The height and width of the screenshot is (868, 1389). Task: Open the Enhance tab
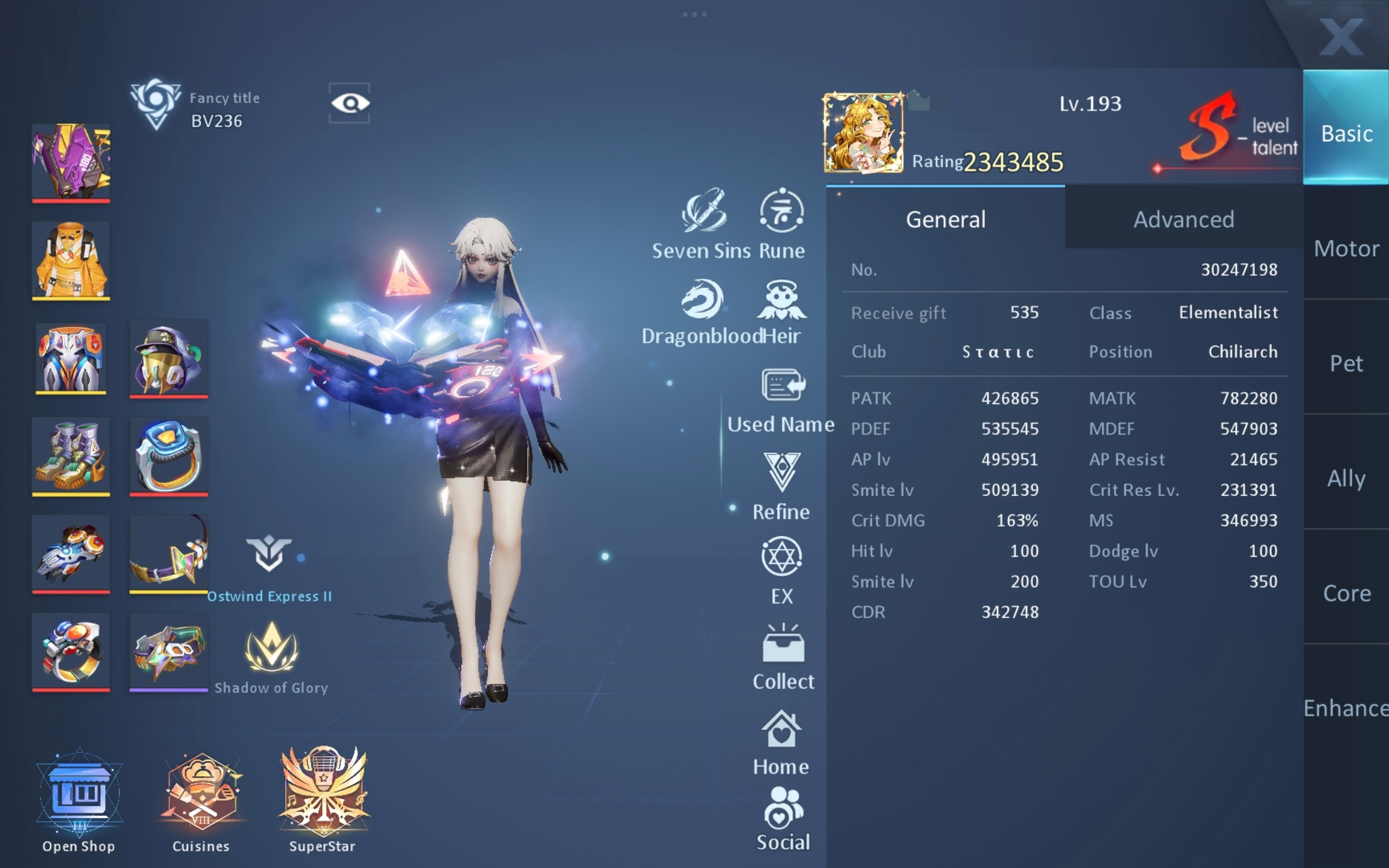coord(1346,708)
